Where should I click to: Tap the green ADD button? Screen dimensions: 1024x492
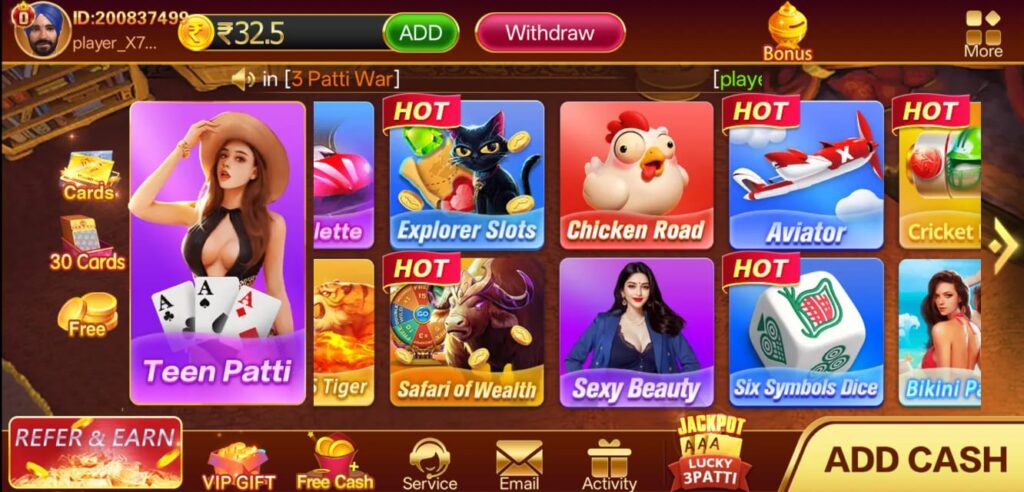pyautogui.click(x=421, y=32)
